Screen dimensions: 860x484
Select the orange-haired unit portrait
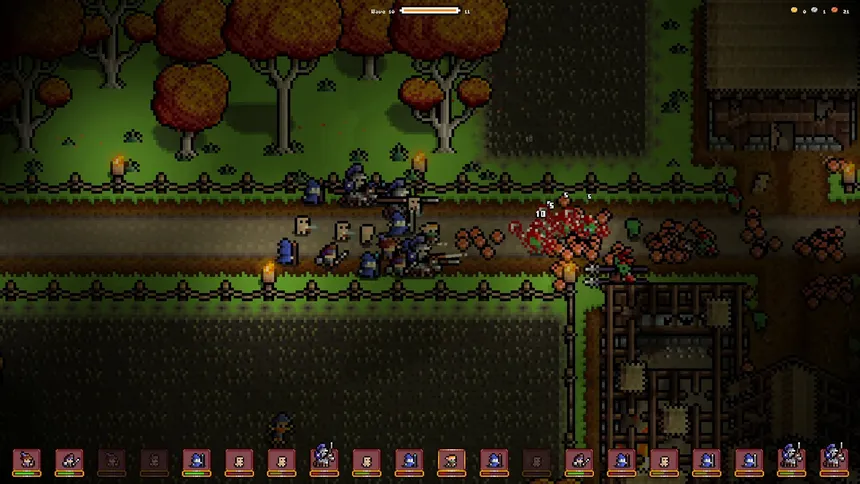(27, 460)
